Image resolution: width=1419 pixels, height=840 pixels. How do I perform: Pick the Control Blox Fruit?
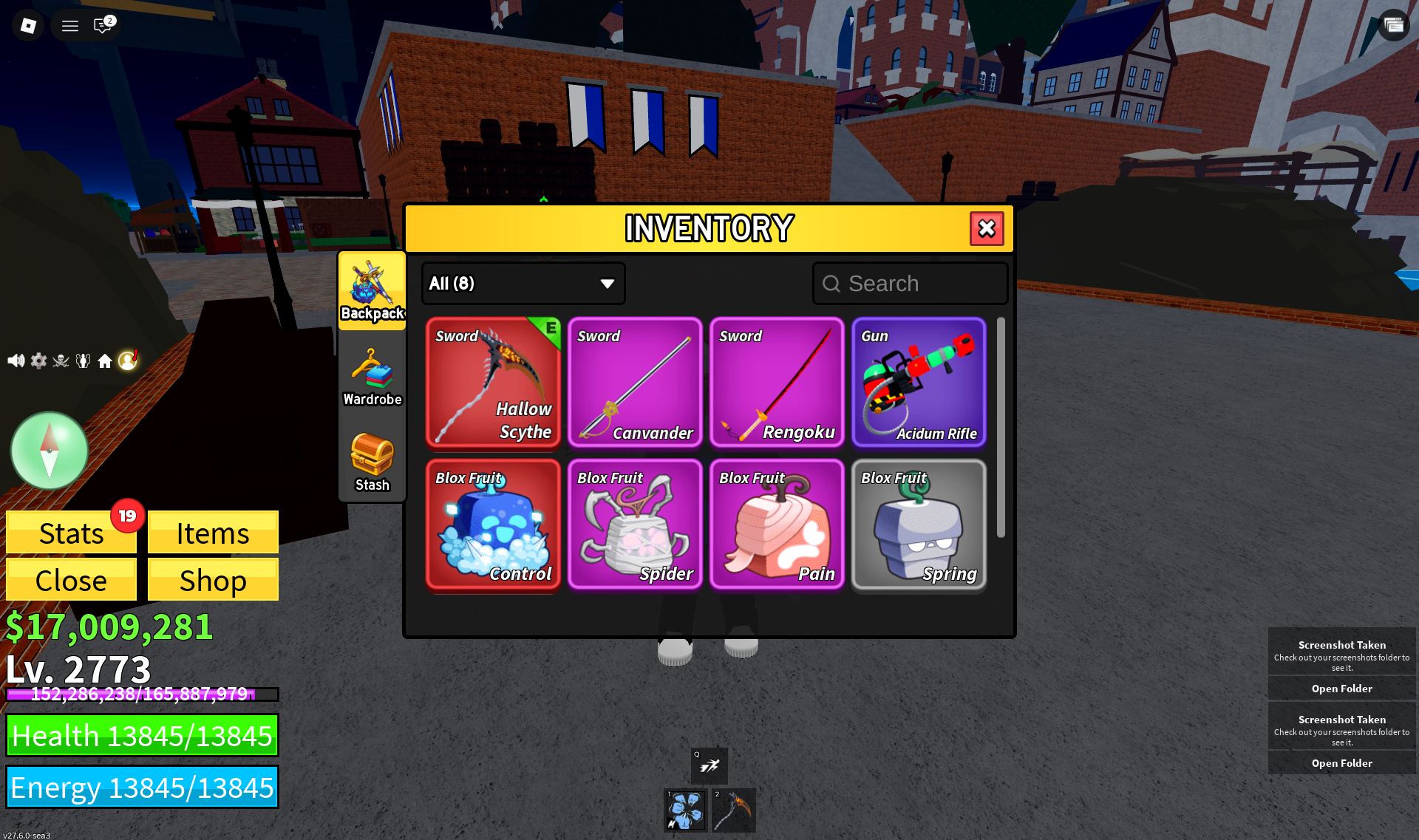tap(493, 525)
